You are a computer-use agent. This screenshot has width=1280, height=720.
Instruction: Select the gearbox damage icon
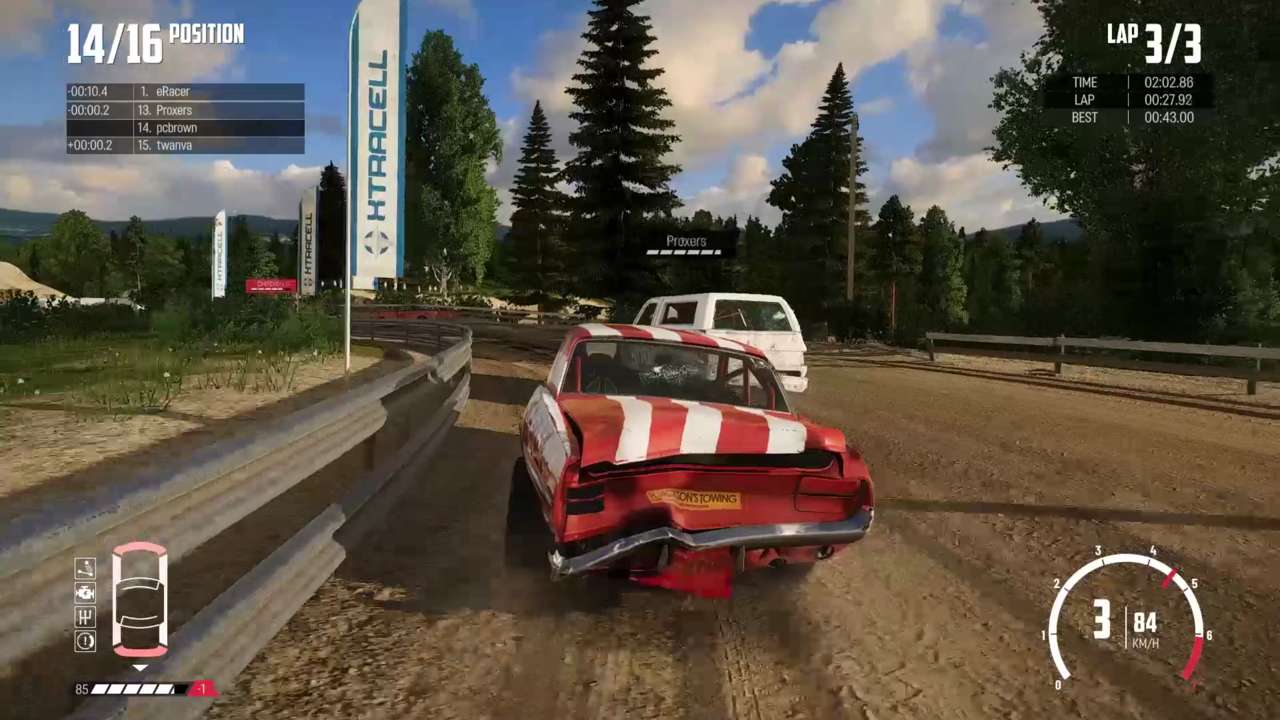coord(85,616)
